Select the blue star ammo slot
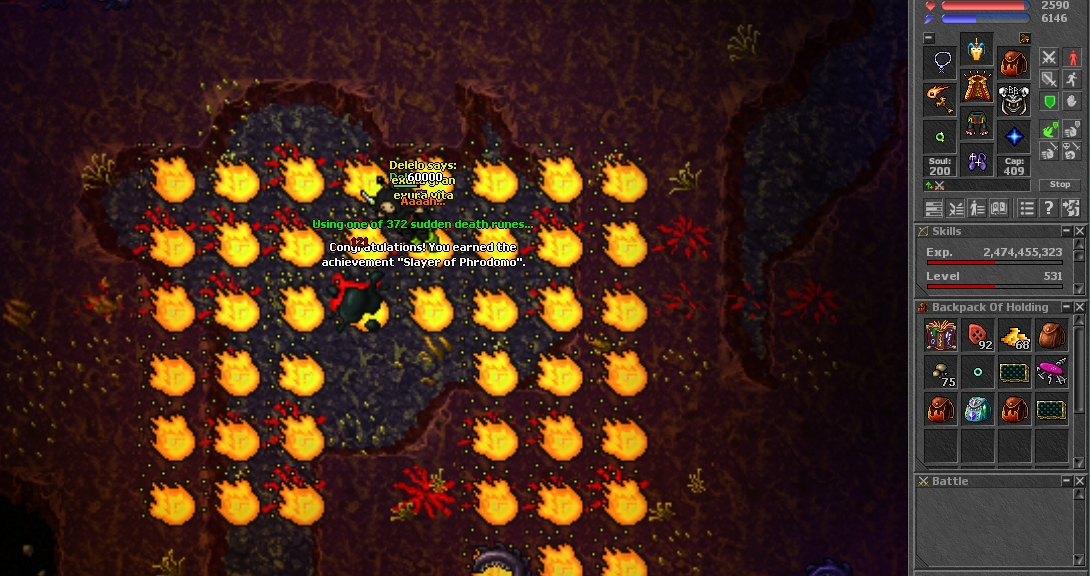The image size is (1090, 576). click(1014, 136)
